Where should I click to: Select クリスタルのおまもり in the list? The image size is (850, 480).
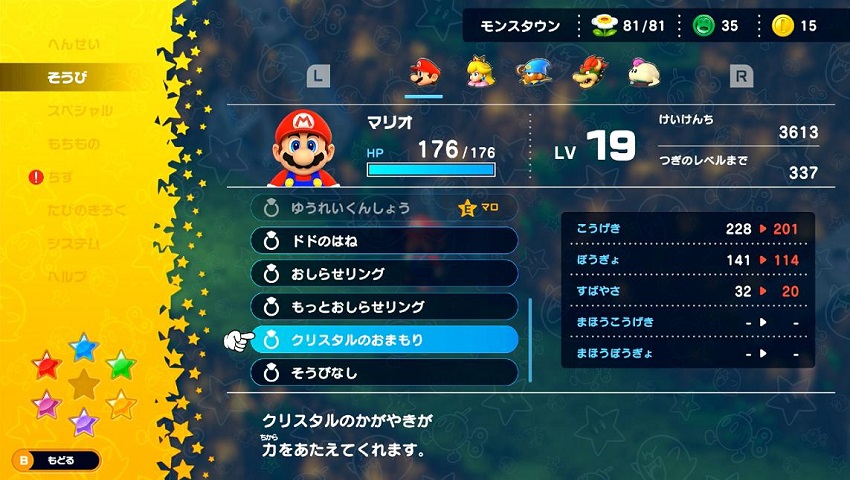tap(384, 340)
